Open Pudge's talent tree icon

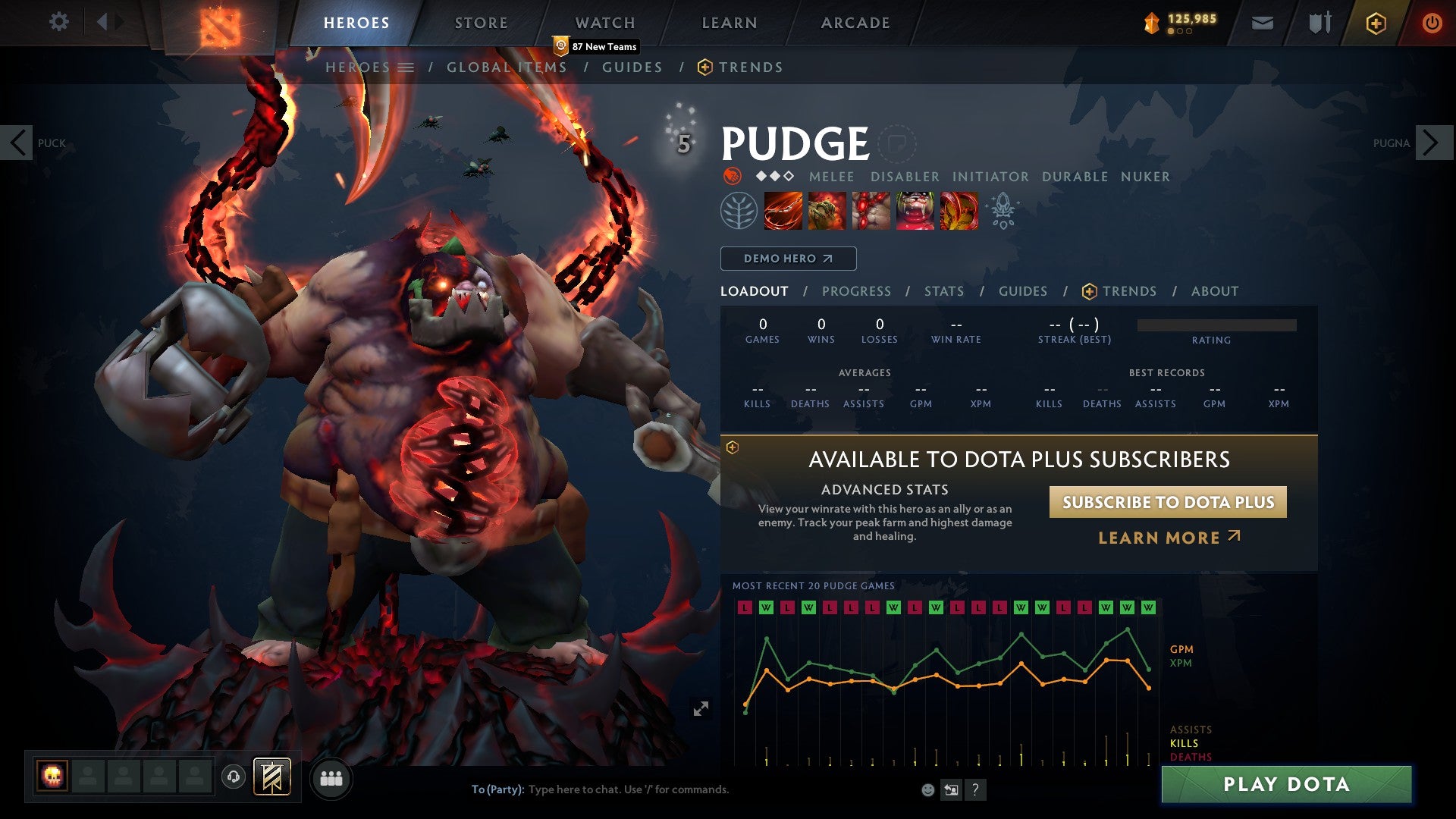point(737,211)
